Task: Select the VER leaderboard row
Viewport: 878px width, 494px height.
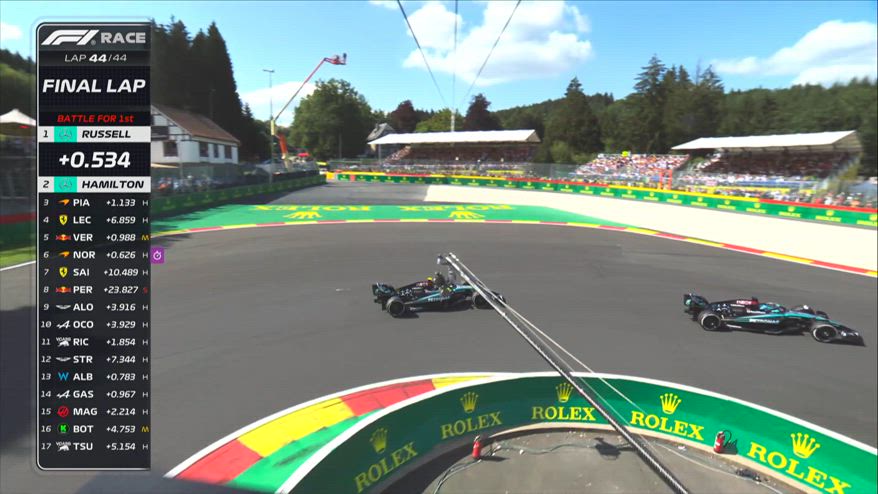Action: point(94,237)
